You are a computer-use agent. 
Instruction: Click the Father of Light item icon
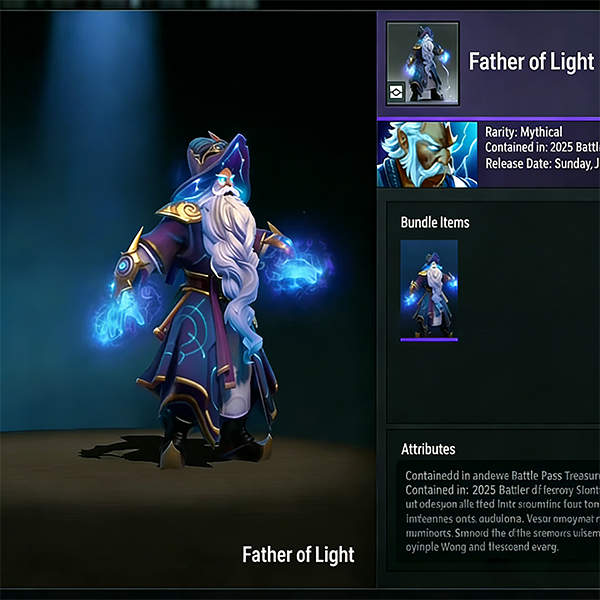pos(423,60)
